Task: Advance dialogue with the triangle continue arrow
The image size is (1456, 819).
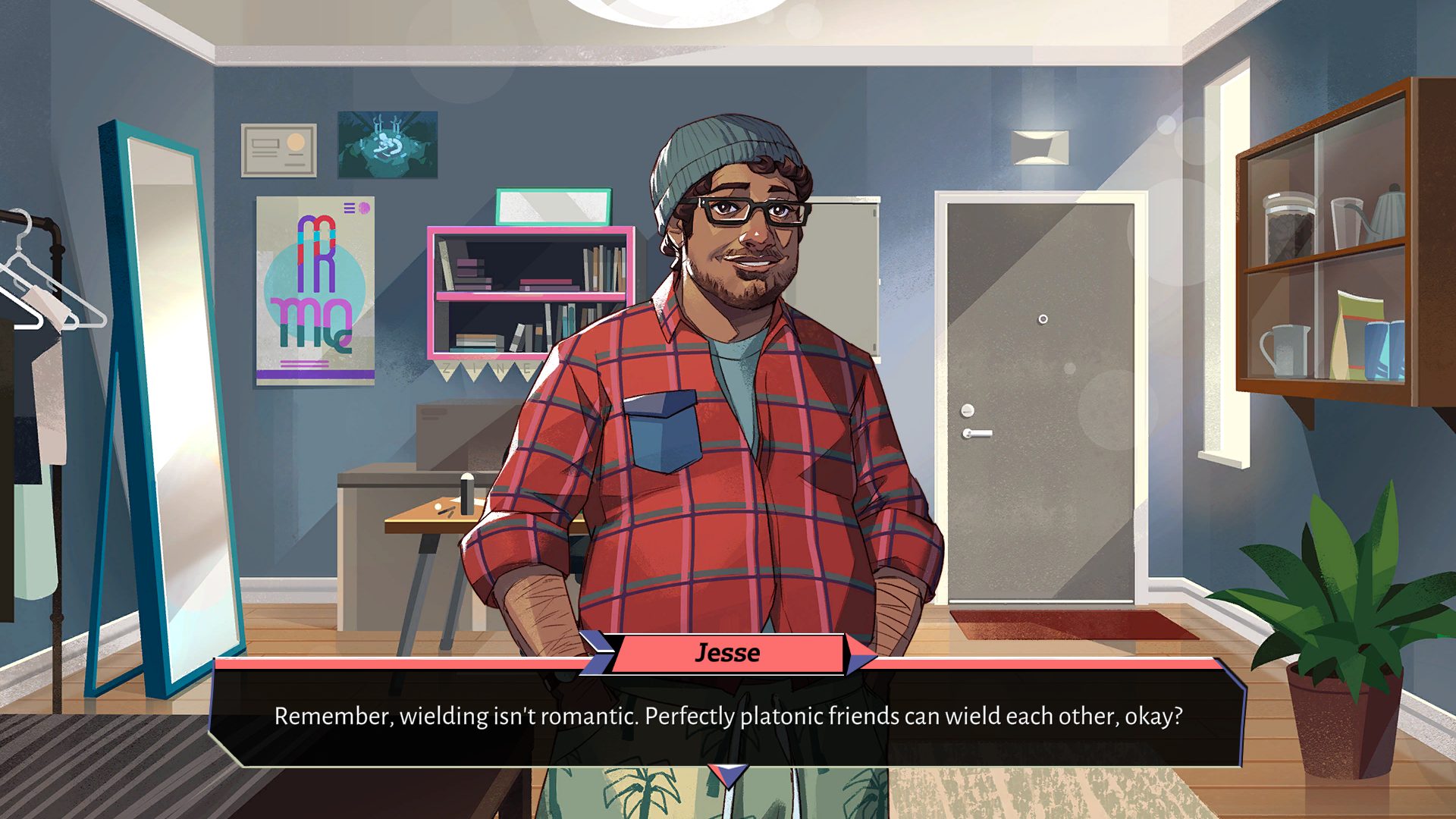Action: (728, 775)
